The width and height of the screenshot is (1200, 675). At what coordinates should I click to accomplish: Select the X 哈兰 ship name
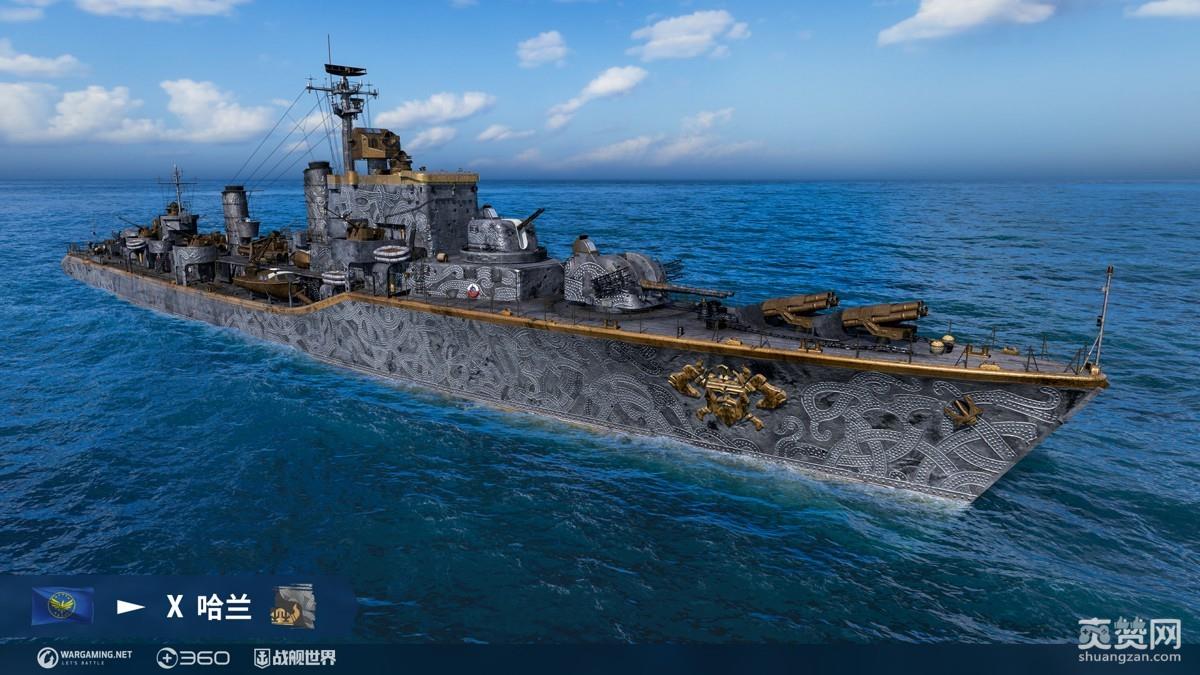click(x=209, y=607)
